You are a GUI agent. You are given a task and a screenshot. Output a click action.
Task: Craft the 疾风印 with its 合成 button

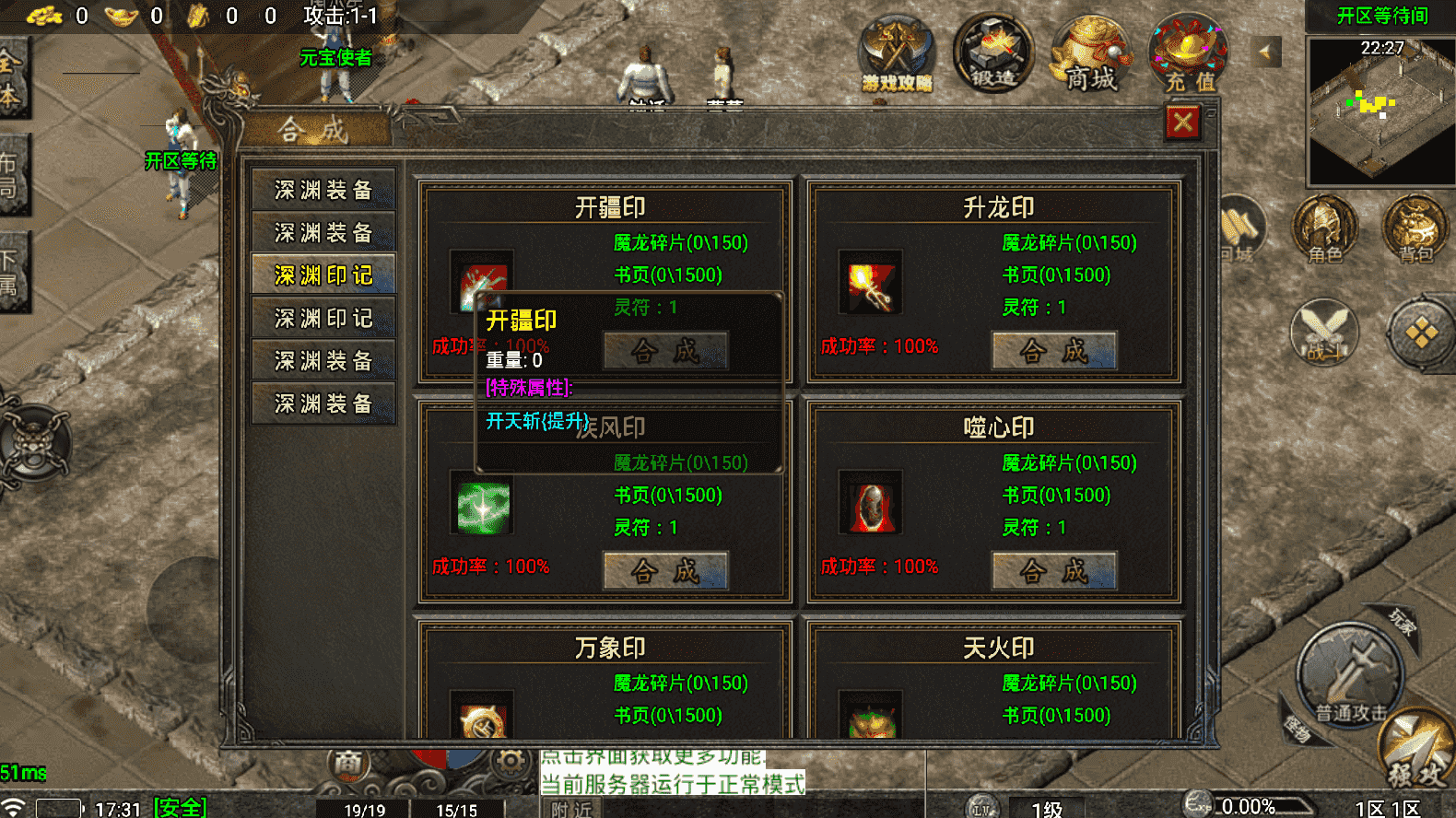coord(665,571)
